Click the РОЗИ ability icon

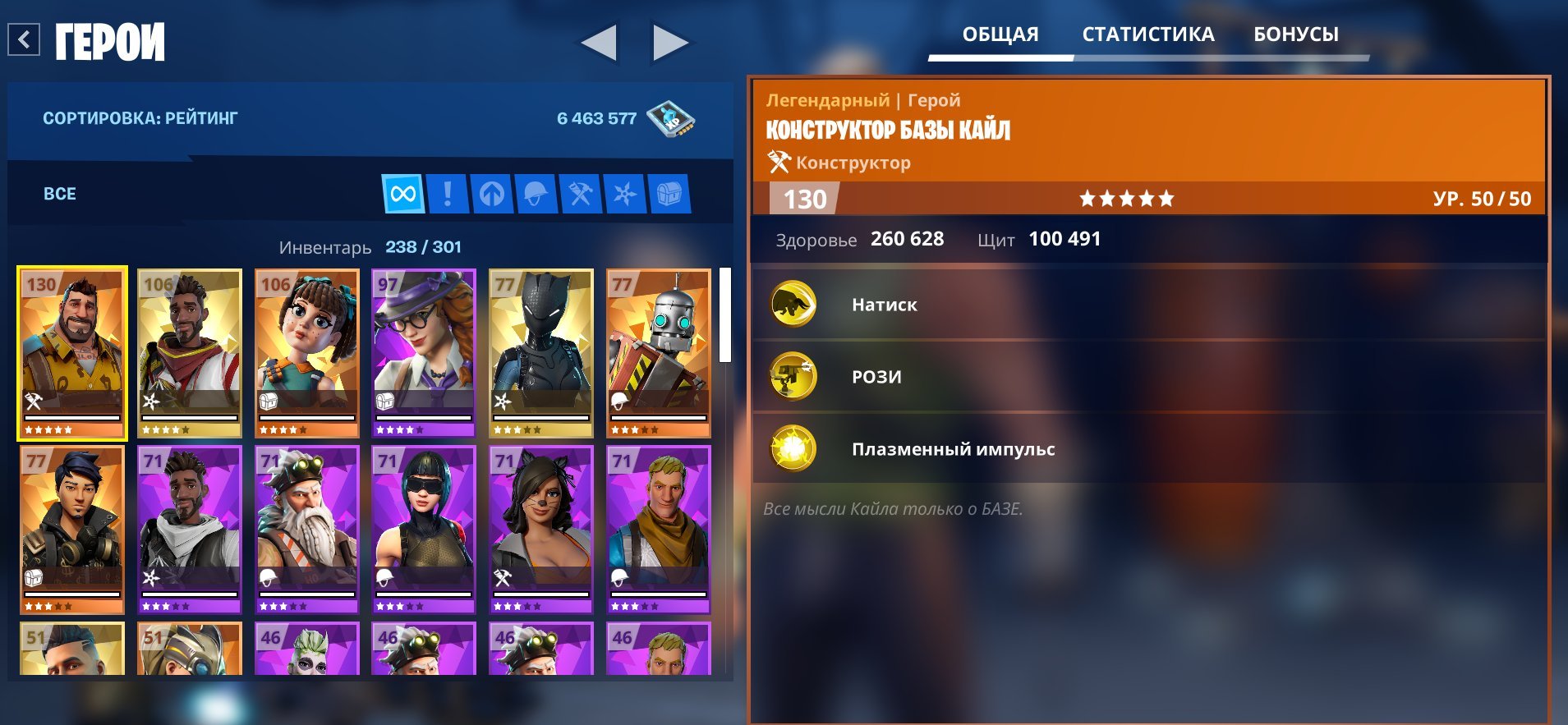[x=793, y=376]
